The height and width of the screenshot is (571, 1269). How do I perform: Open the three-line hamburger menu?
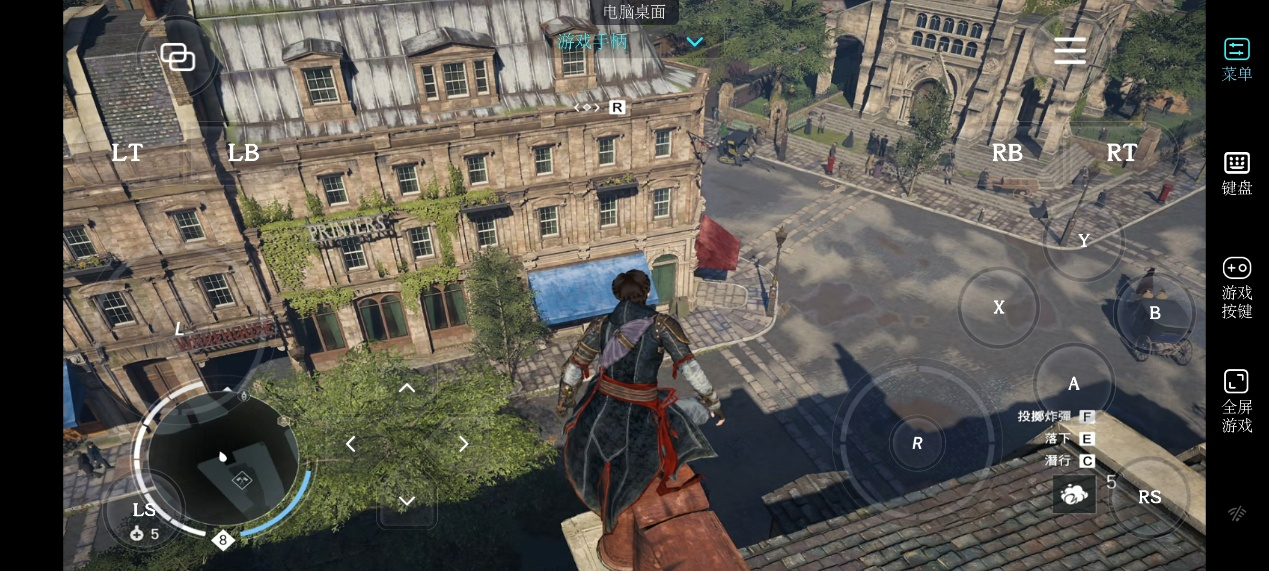coord(1070,51)
